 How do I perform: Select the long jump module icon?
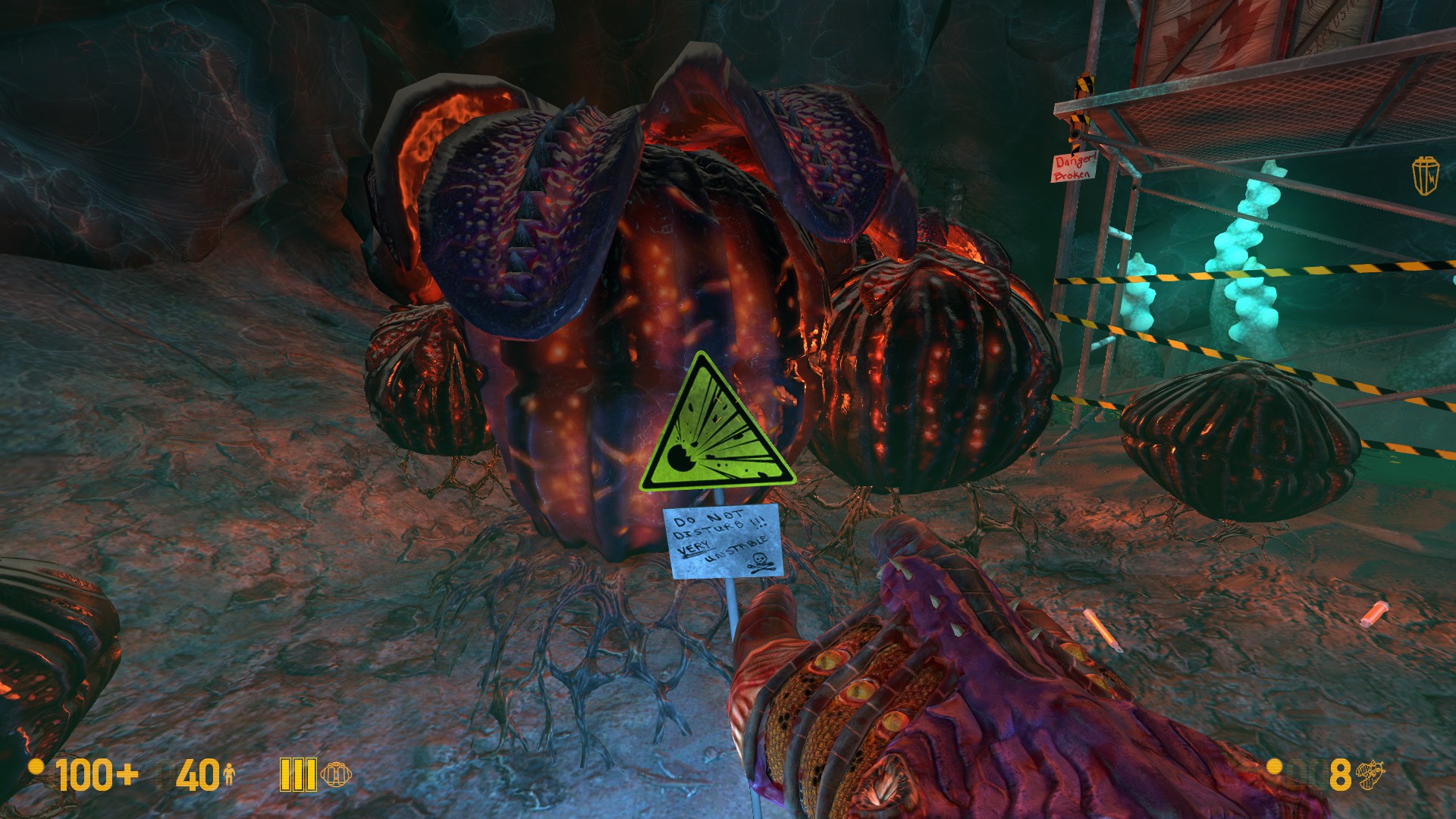336,774
